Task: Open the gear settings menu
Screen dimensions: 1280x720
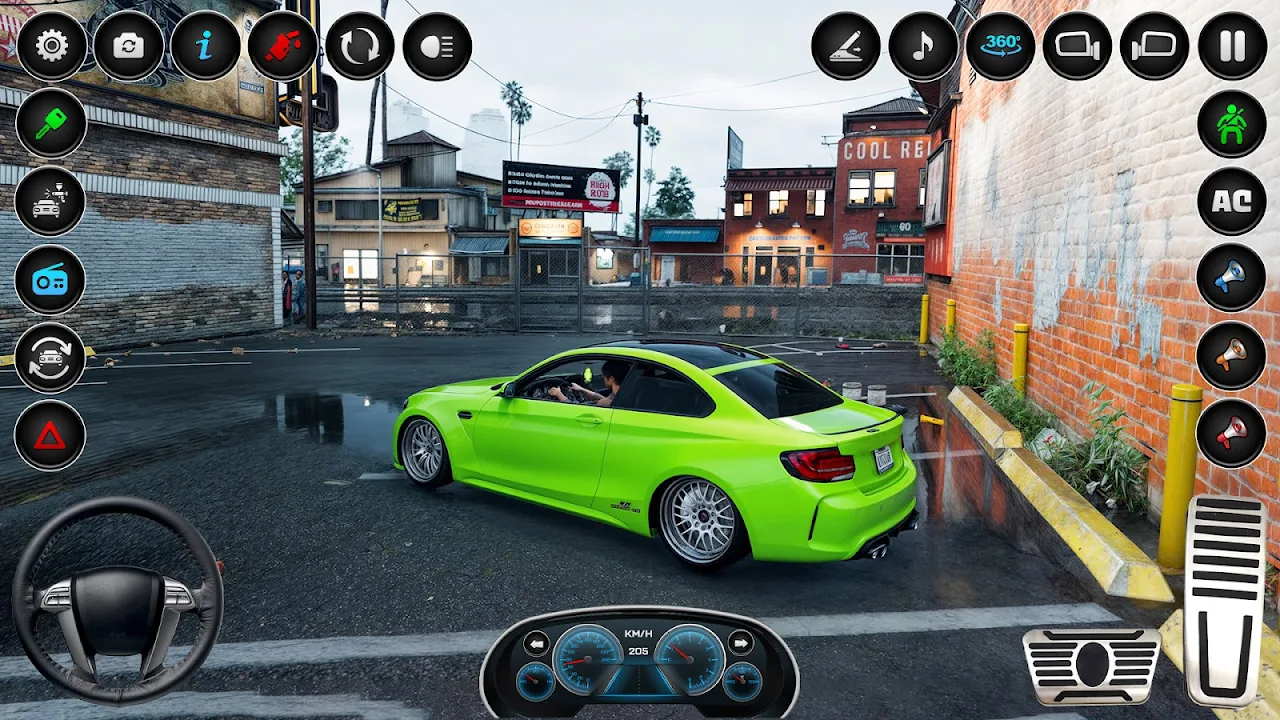Action: (52, 46)
